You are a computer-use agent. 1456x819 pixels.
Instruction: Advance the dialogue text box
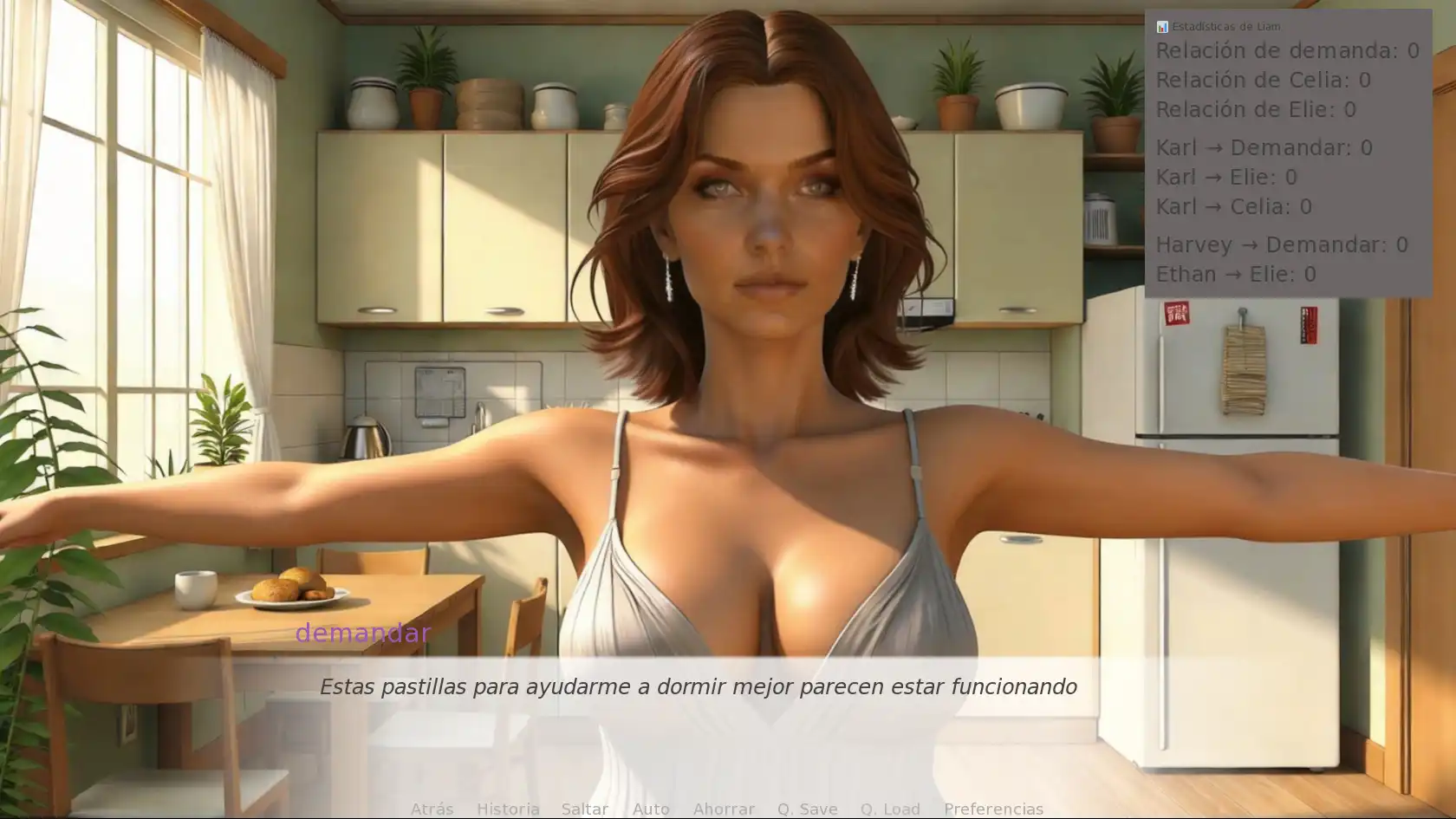pos(698,700)
